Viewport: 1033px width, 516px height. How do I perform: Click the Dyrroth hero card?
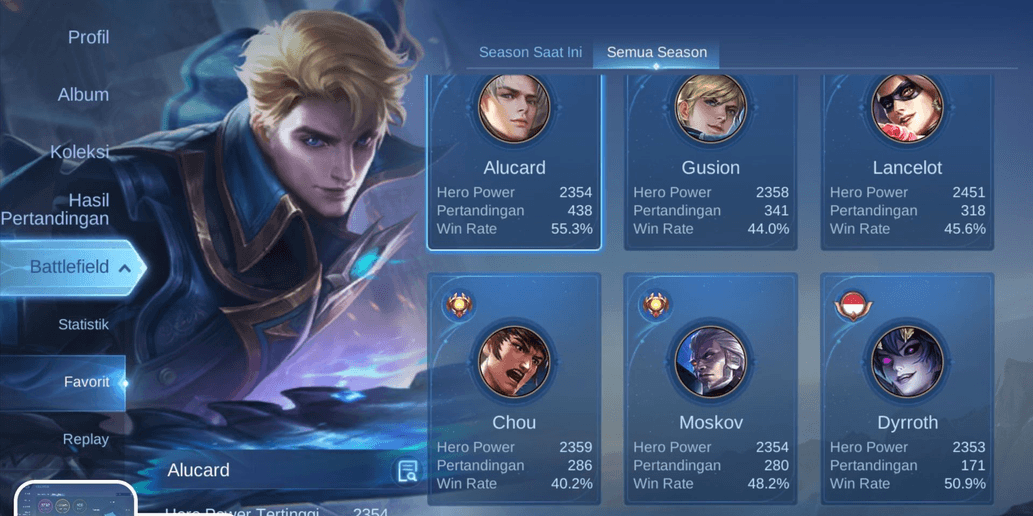click(x=907, y=388)
